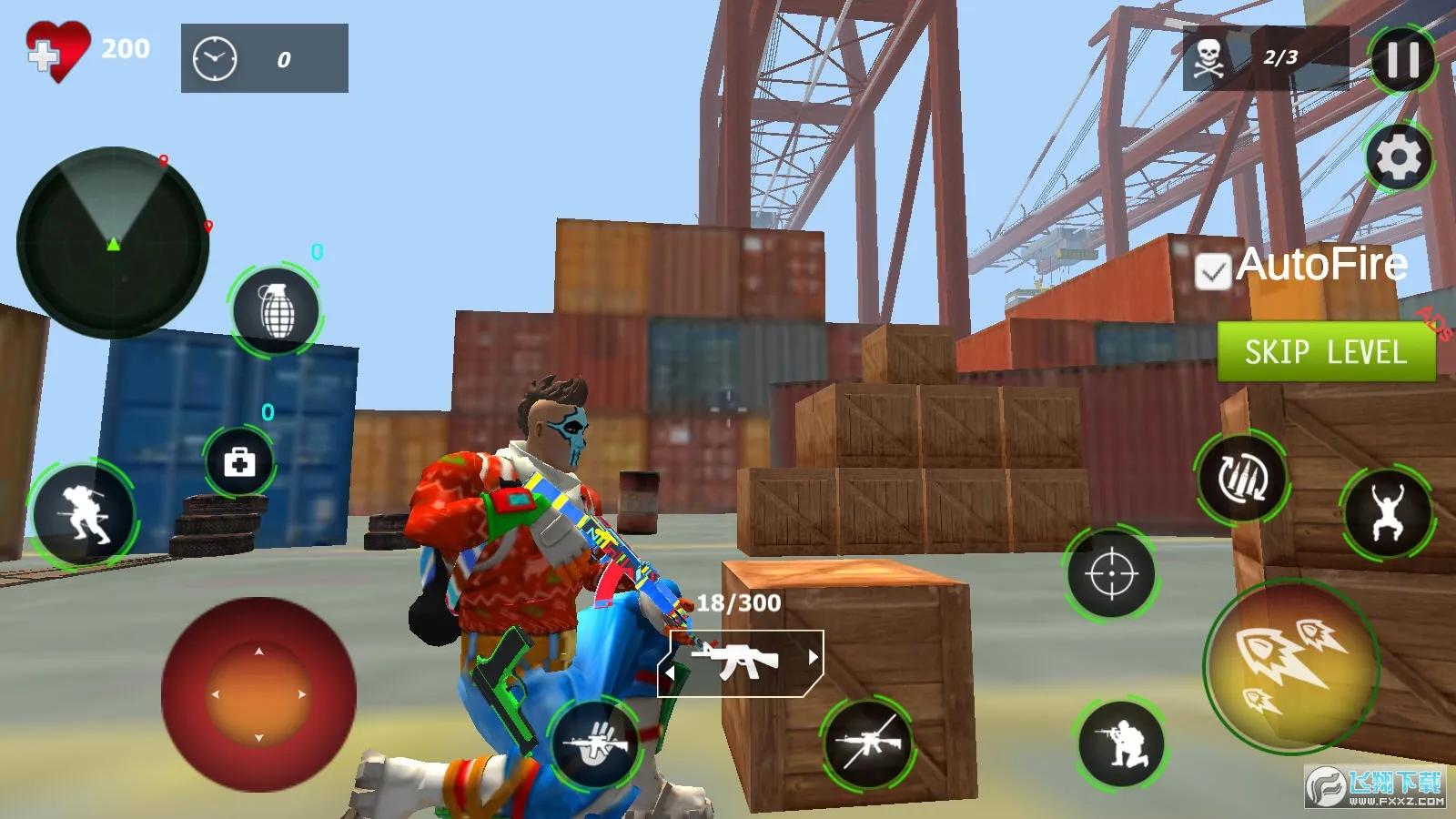
Task: Aim down sights with crosshair button
Action: click(1111, 574)
